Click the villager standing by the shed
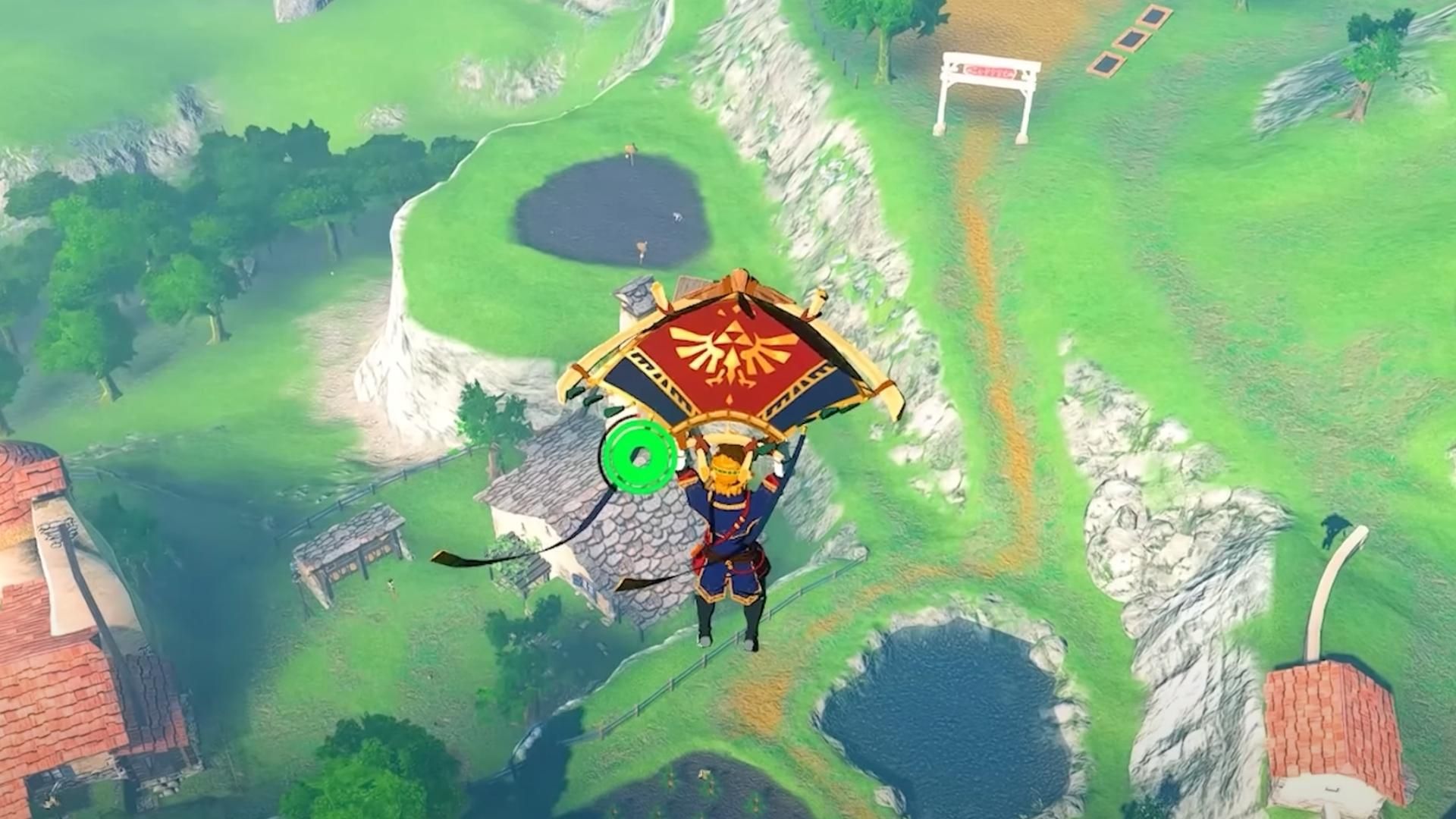1456x819 pixels. (x=391, y=585)
